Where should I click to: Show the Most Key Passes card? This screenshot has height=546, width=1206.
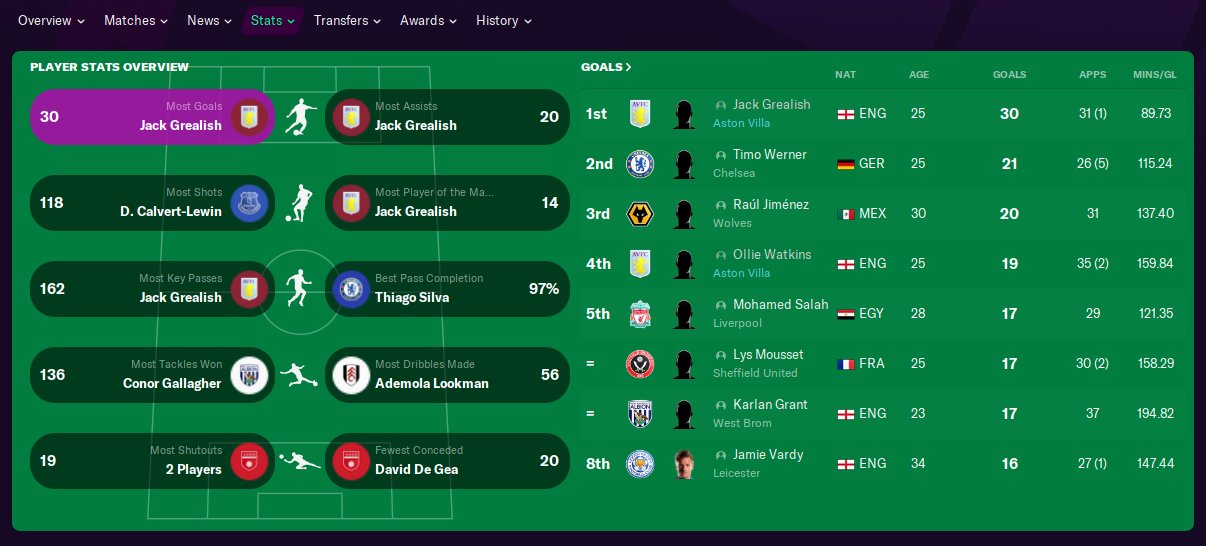coord(152,289)
